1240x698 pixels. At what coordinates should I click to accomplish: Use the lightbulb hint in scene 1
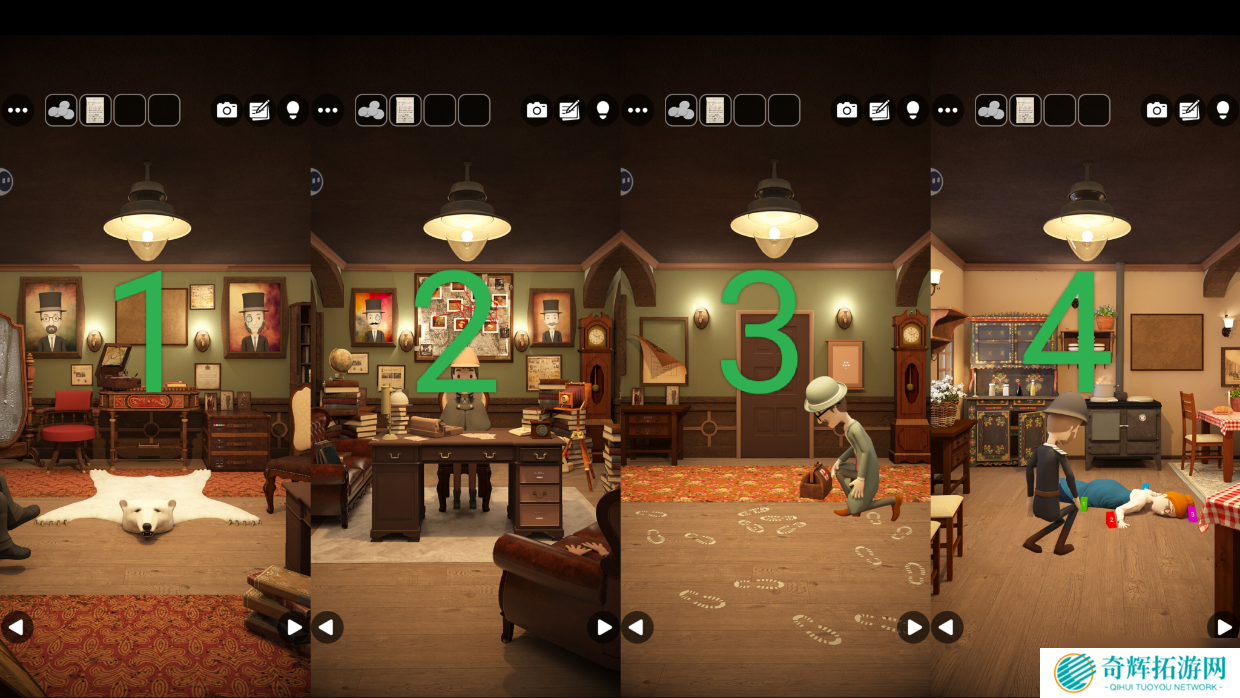[x=292, y=110]
